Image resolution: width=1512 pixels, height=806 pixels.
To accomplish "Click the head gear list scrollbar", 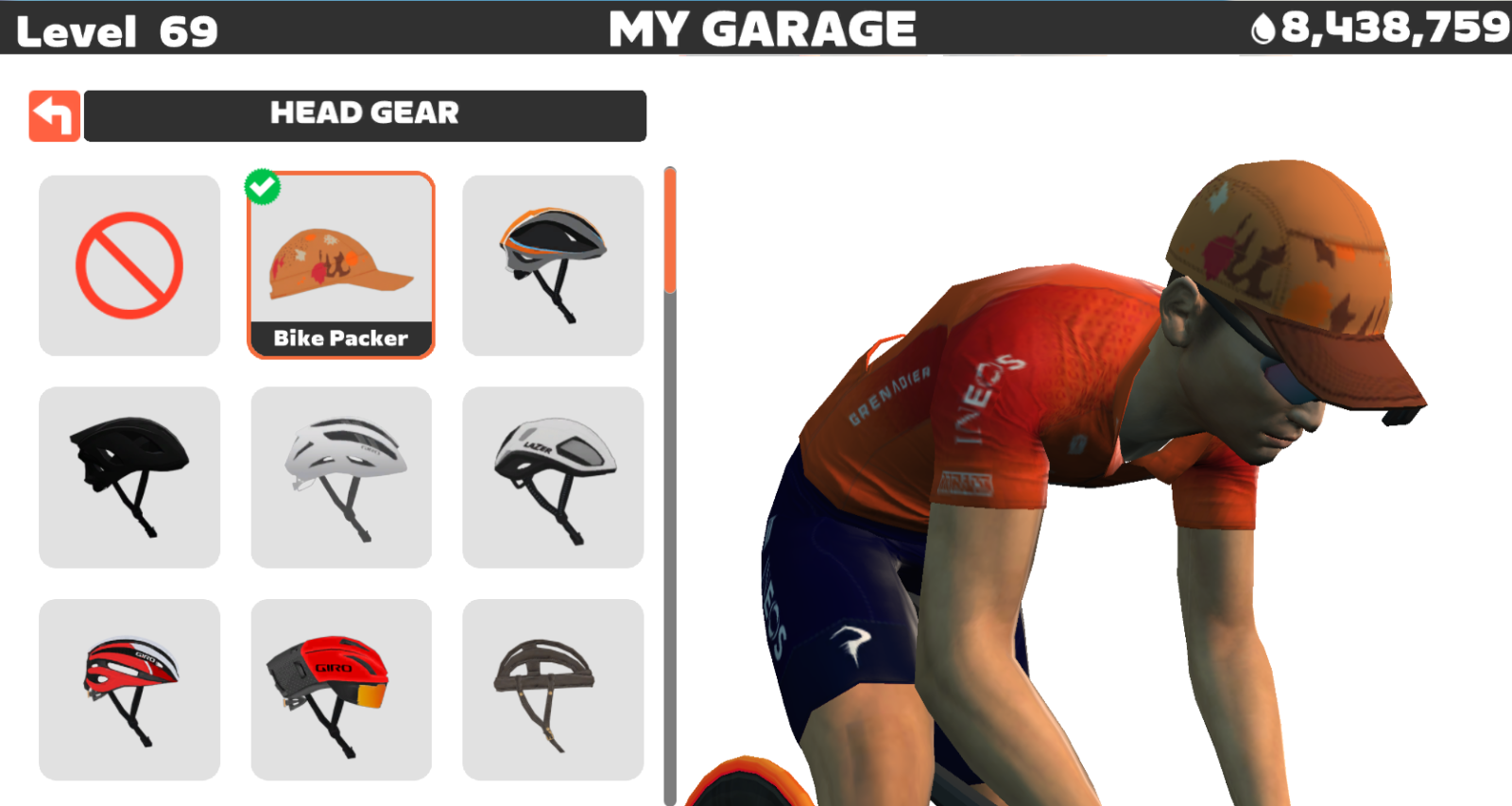I will click(x=670, y=232).
